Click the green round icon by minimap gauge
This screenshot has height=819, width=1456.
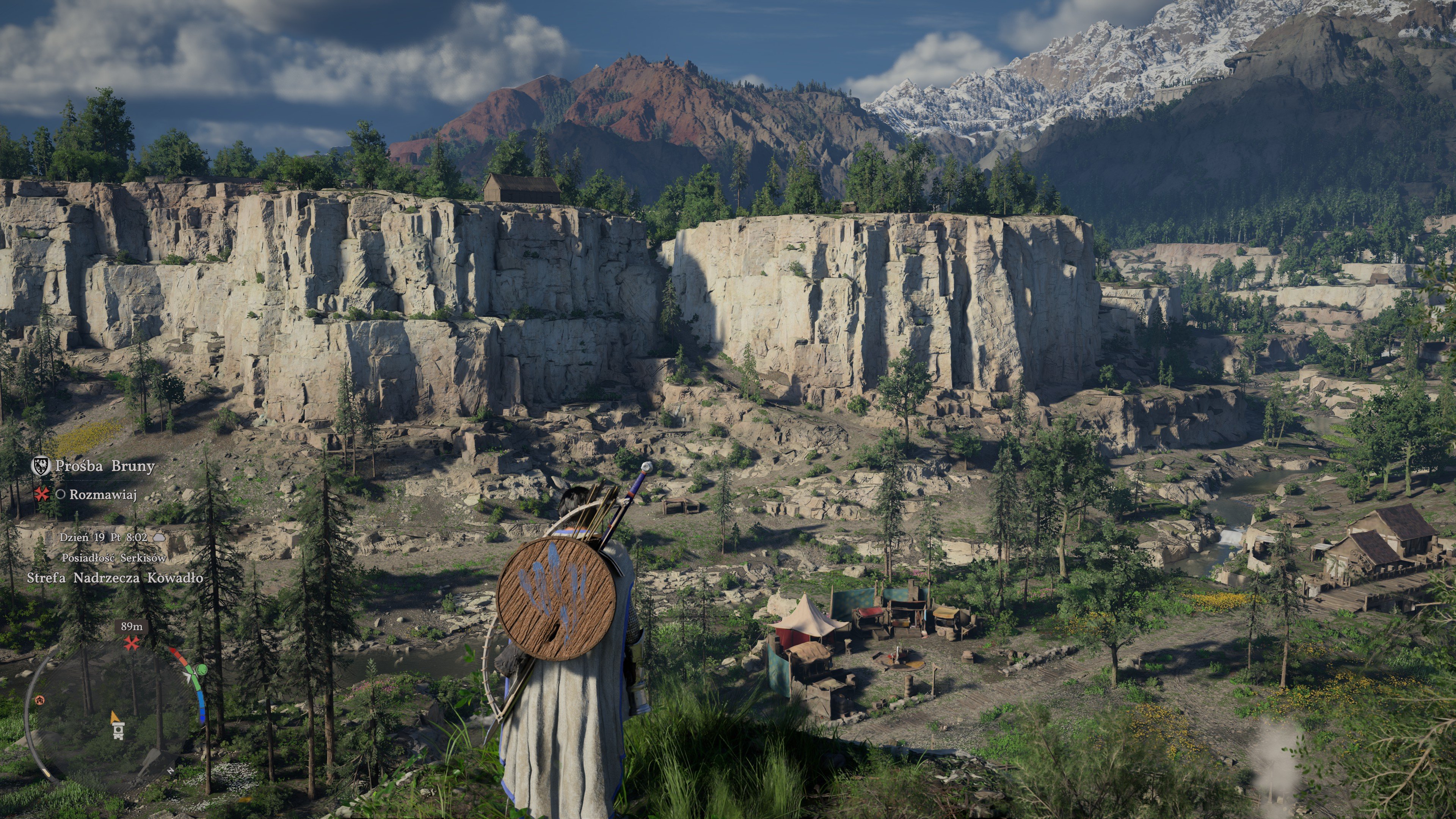[201, 671]
